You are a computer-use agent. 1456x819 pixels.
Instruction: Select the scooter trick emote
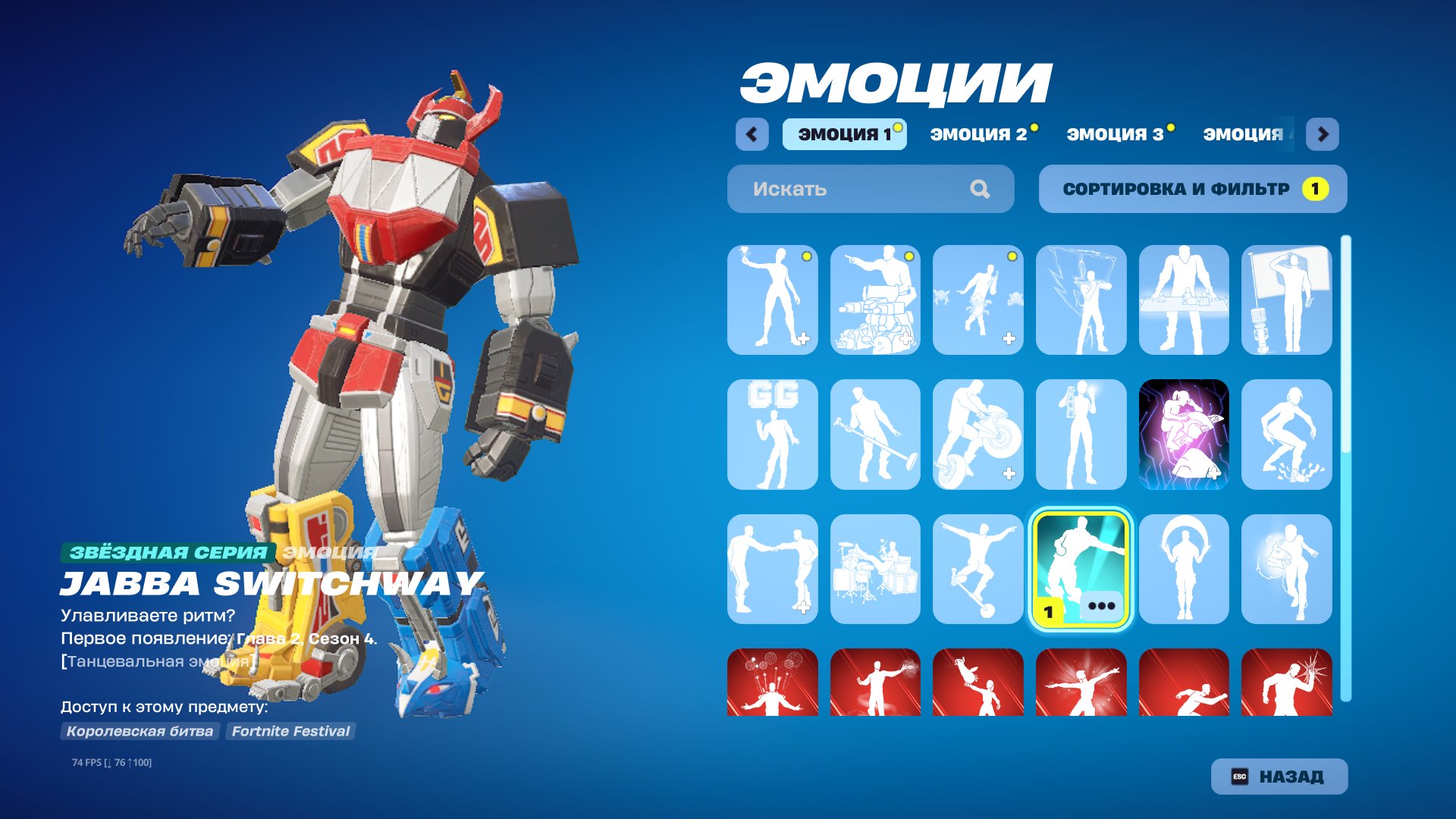978,570
